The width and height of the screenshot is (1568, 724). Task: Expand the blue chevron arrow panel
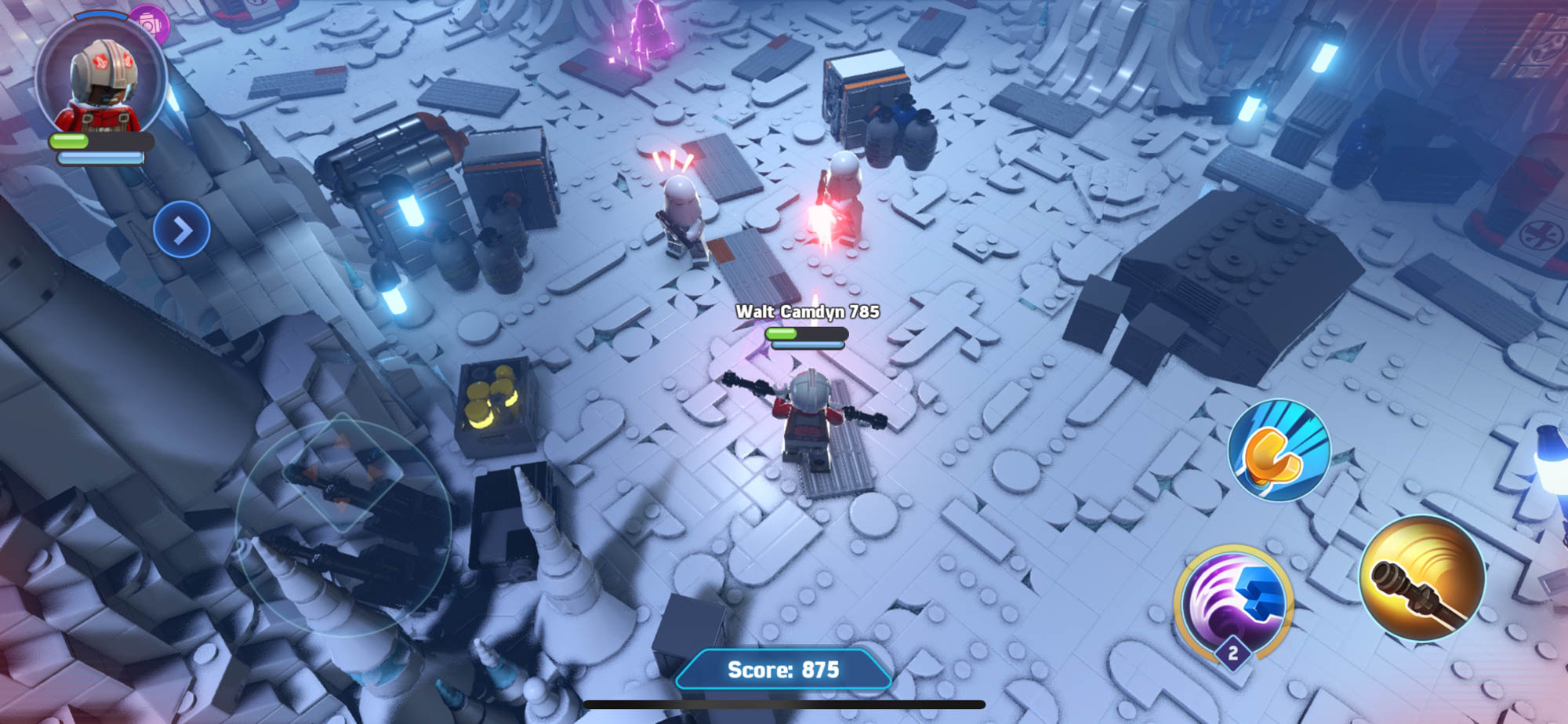(182, 230)
